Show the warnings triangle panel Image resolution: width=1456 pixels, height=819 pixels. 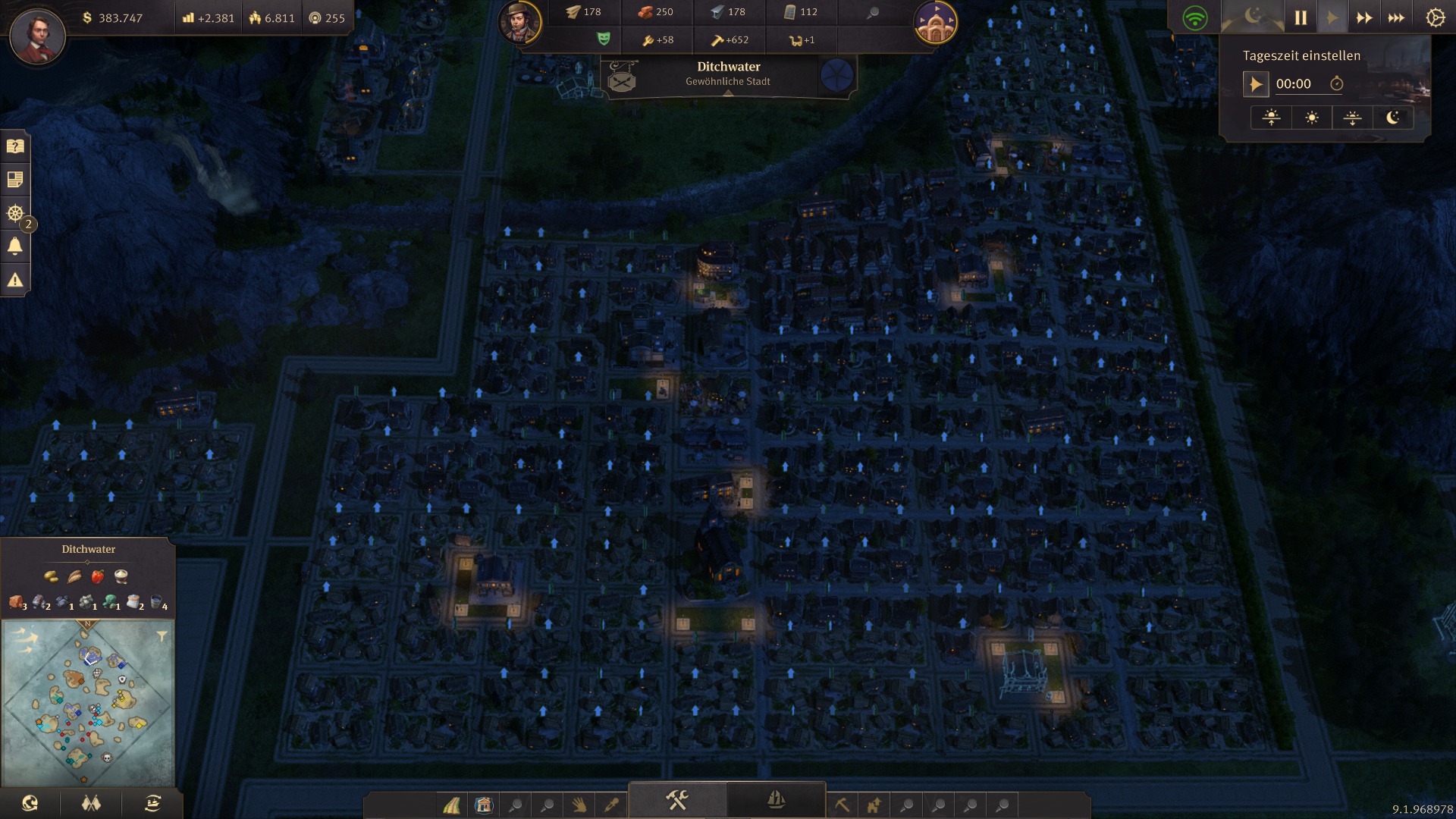(x=15, y=280)
